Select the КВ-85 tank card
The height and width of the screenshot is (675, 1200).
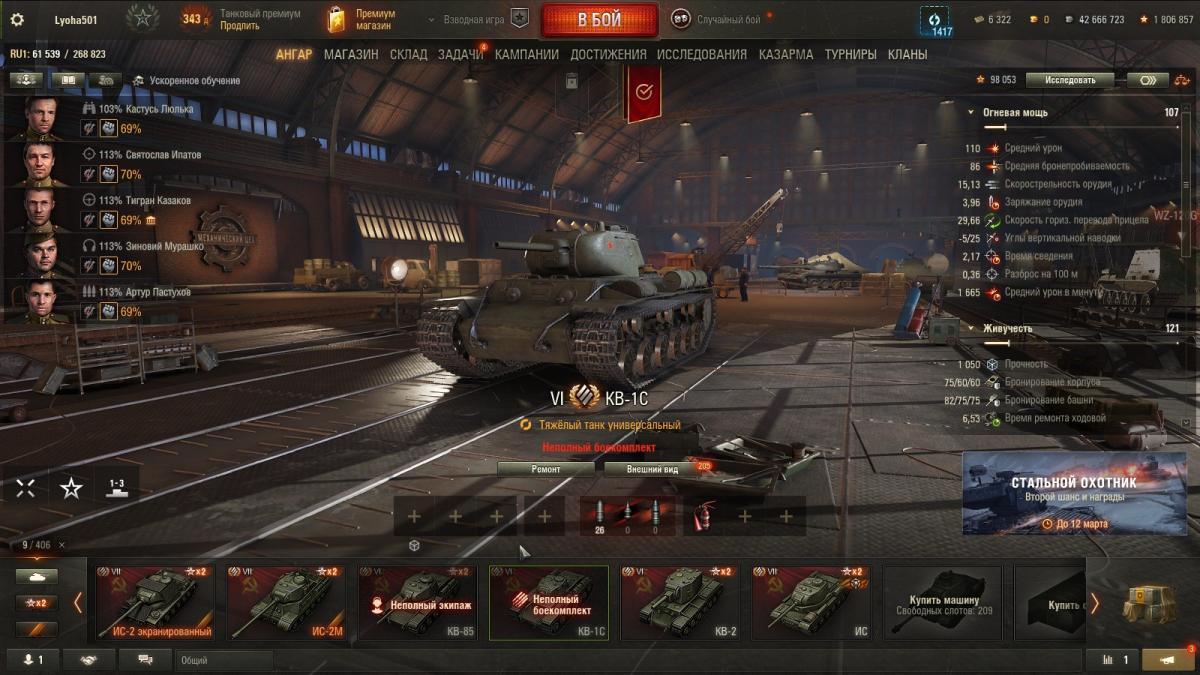418,603
